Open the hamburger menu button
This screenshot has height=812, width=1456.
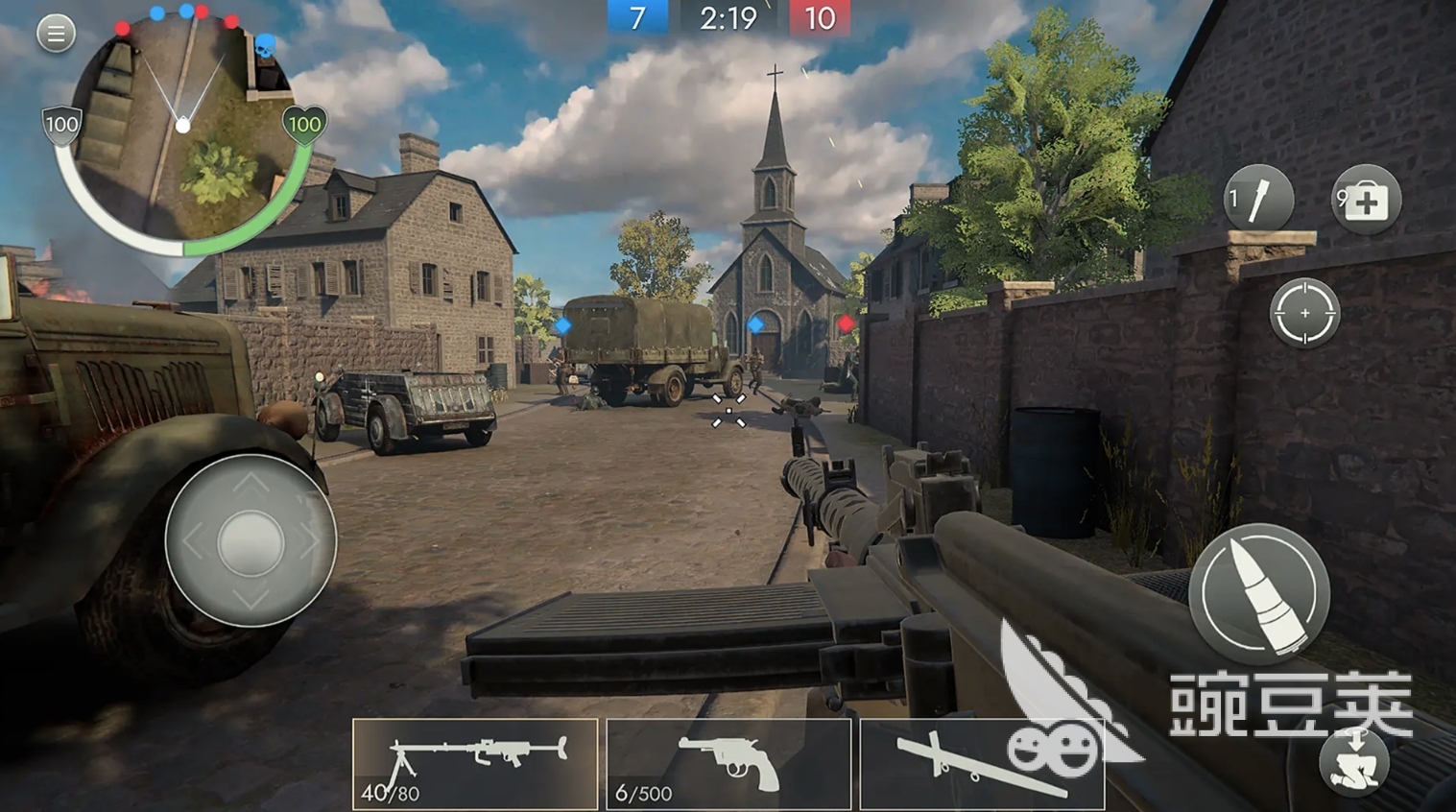[56, 34]
